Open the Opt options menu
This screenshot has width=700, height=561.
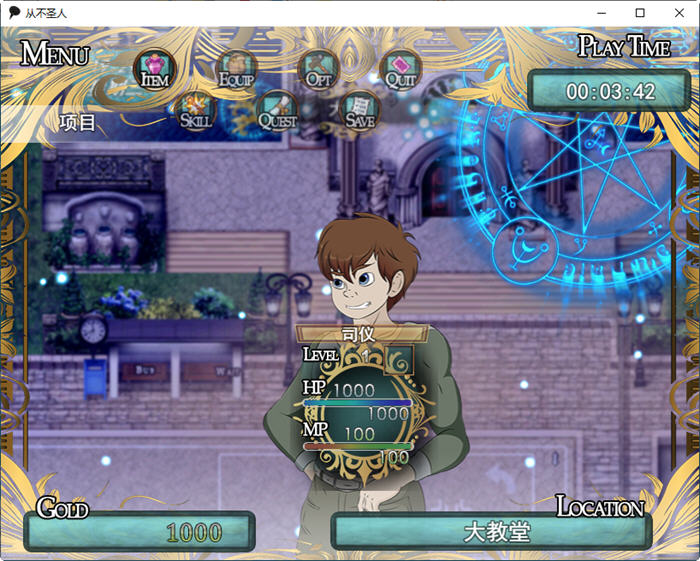pos(317,69)
